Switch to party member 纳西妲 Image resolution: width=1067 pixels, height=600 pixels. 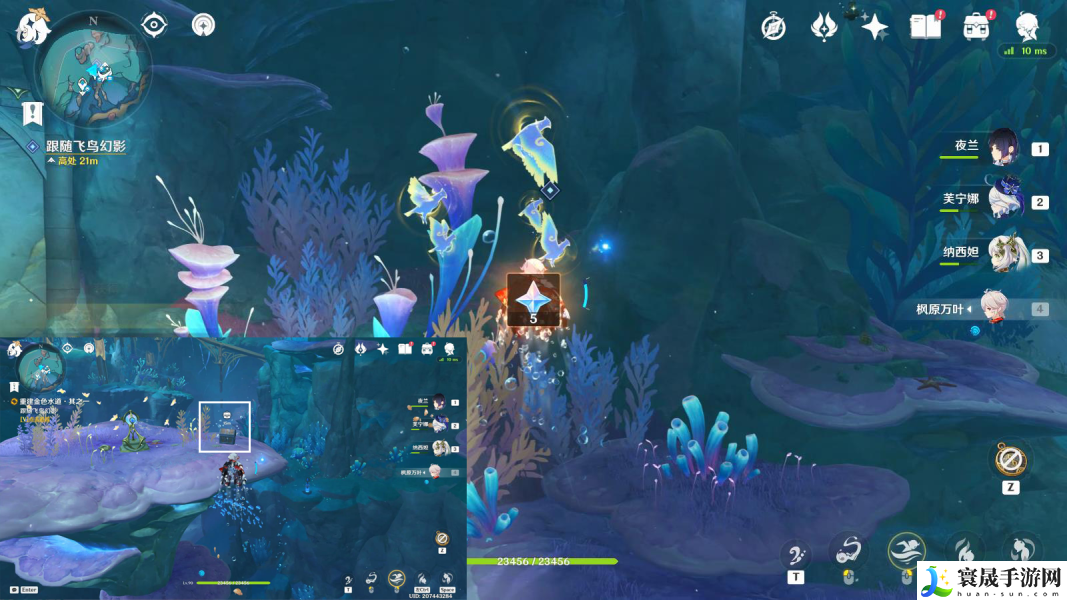1003,254
